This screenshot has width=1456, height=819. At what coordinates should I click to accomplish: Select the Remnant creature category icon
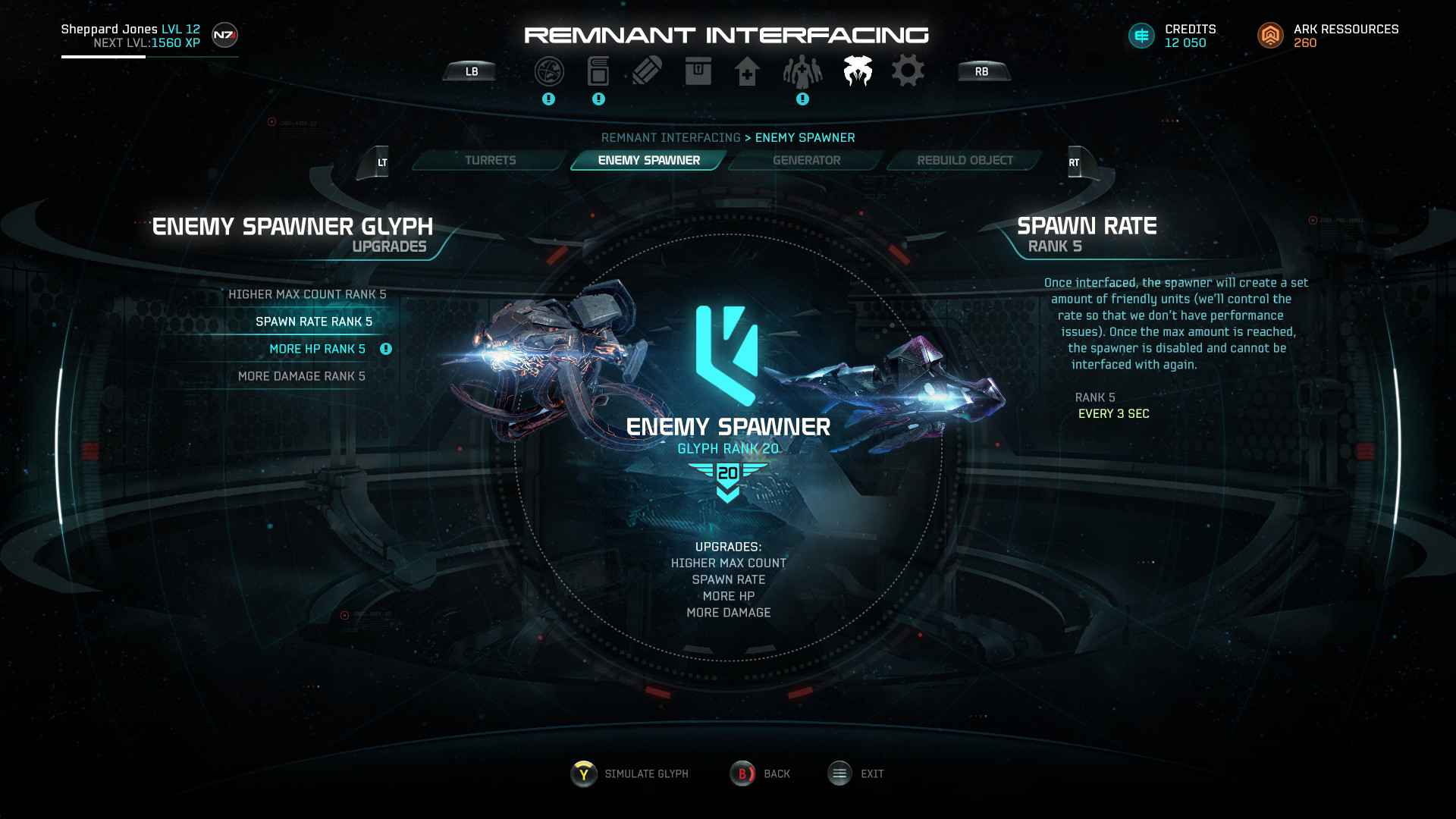(x=858, y=71)
